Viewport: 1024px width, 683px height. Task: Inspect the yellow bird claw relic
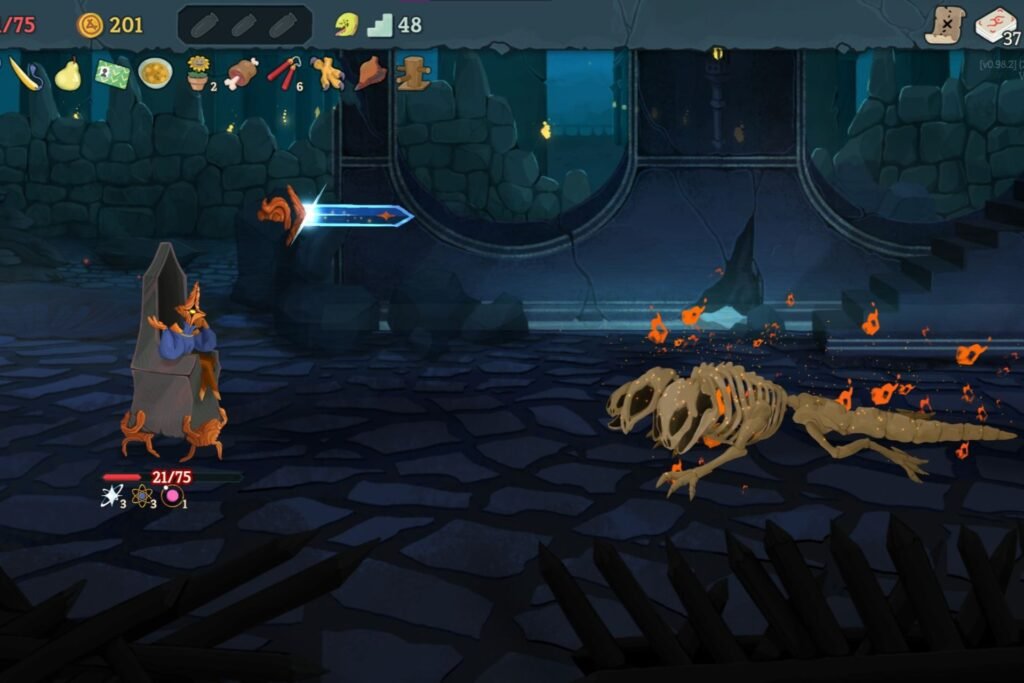(326, 73)
